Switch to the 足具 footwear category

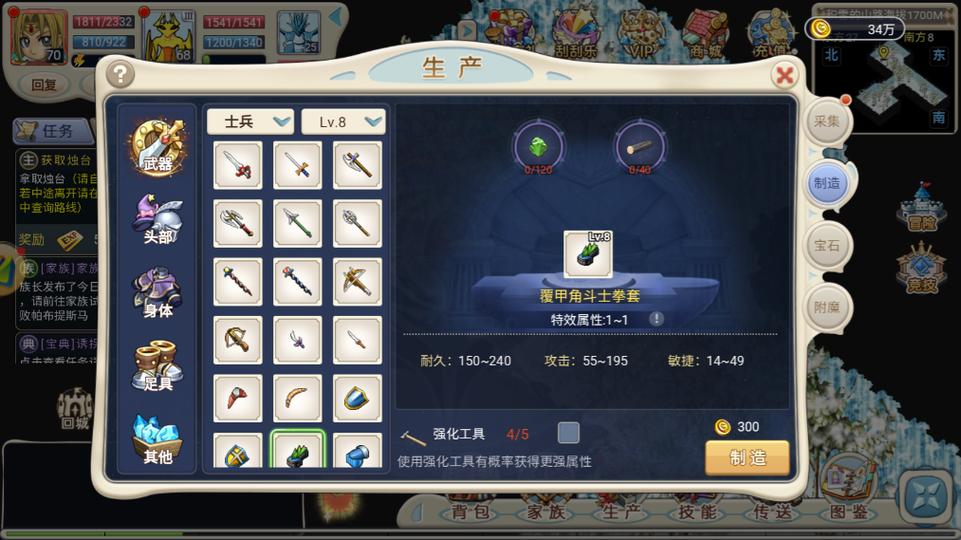pos(158,366)
